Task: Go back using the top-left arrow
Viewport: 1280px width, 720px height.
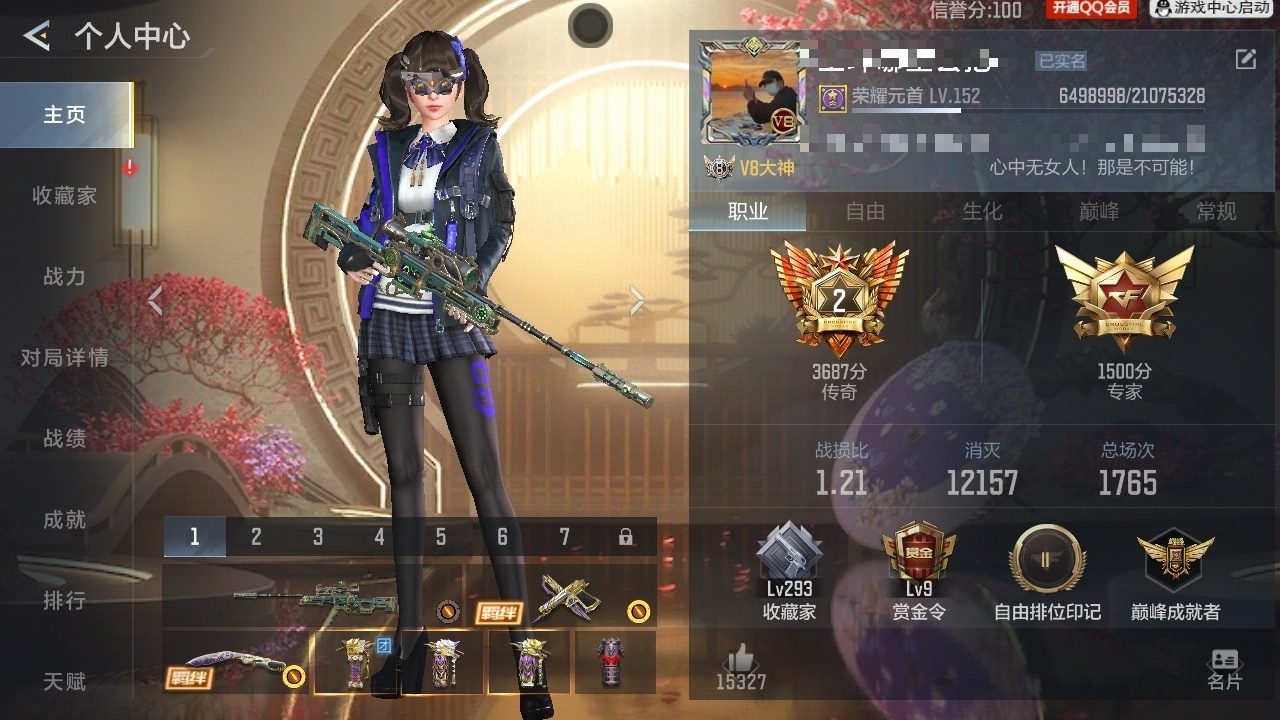Action: coord(37,37)
